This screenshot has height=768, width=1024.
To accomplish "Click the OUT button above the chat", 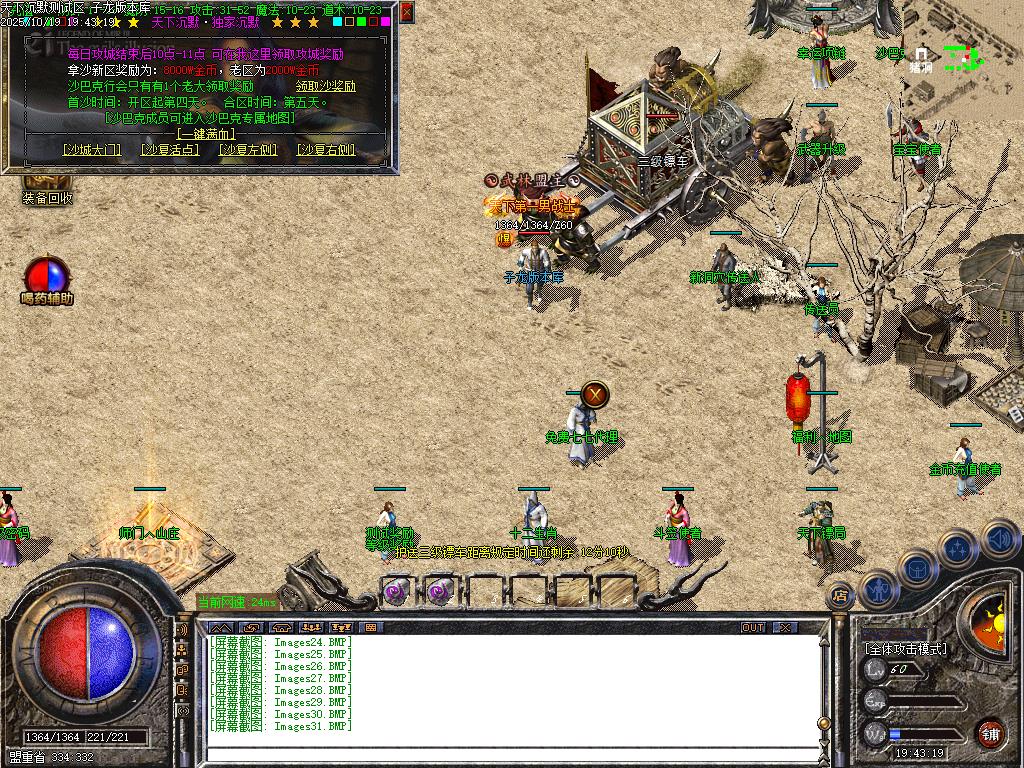I will (753, 627).
